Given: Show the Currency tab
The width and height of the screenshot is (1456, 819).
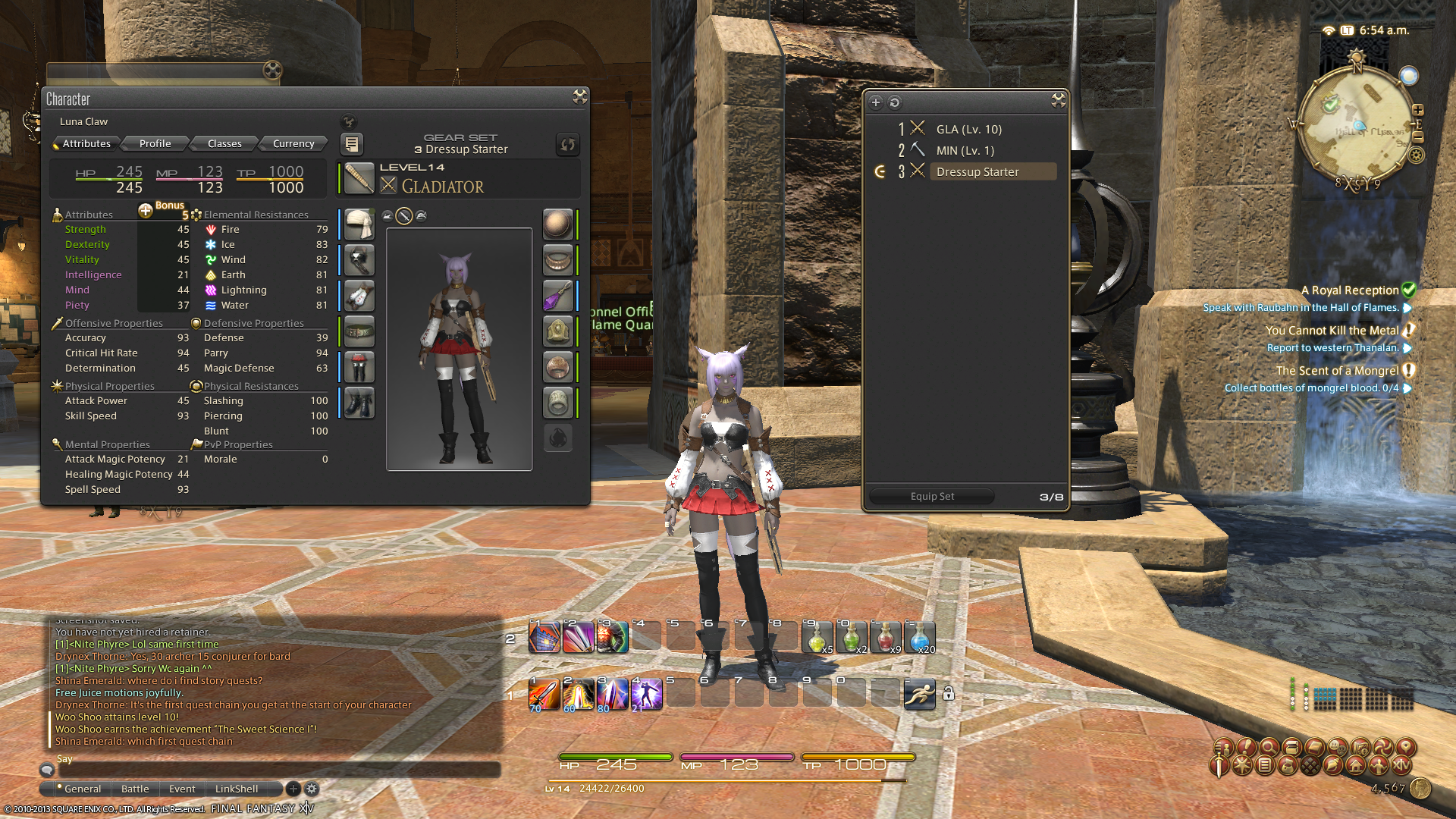Looking at the screenshot, I should (293, 143).
